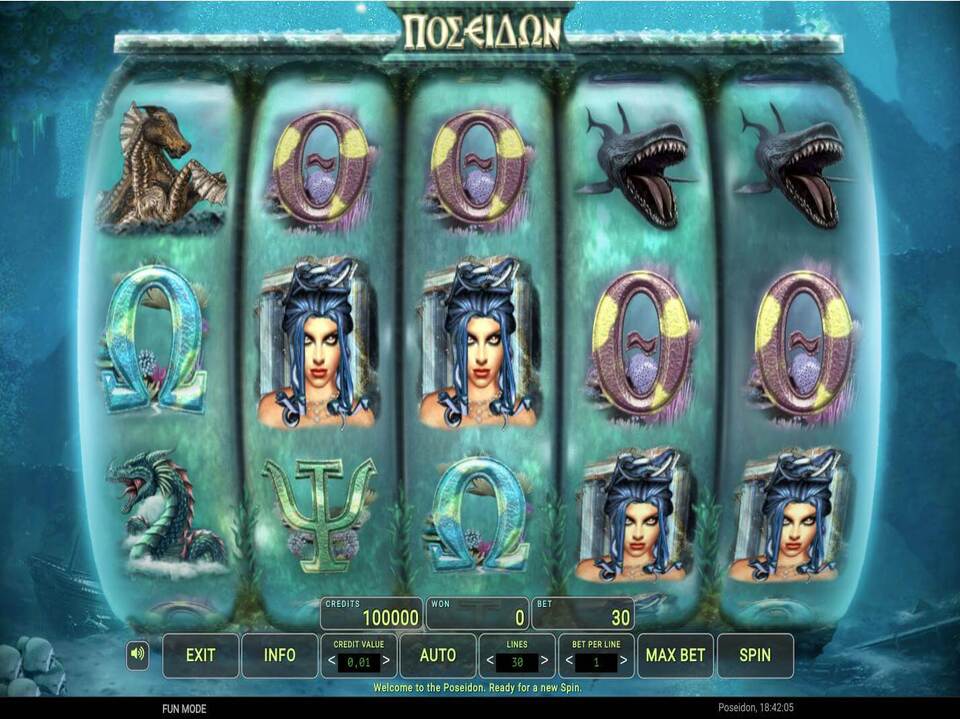Screen dimensions: 960x719
Task: Open the Info paytable
Action: pyautogui.click(x=279, y=655)
